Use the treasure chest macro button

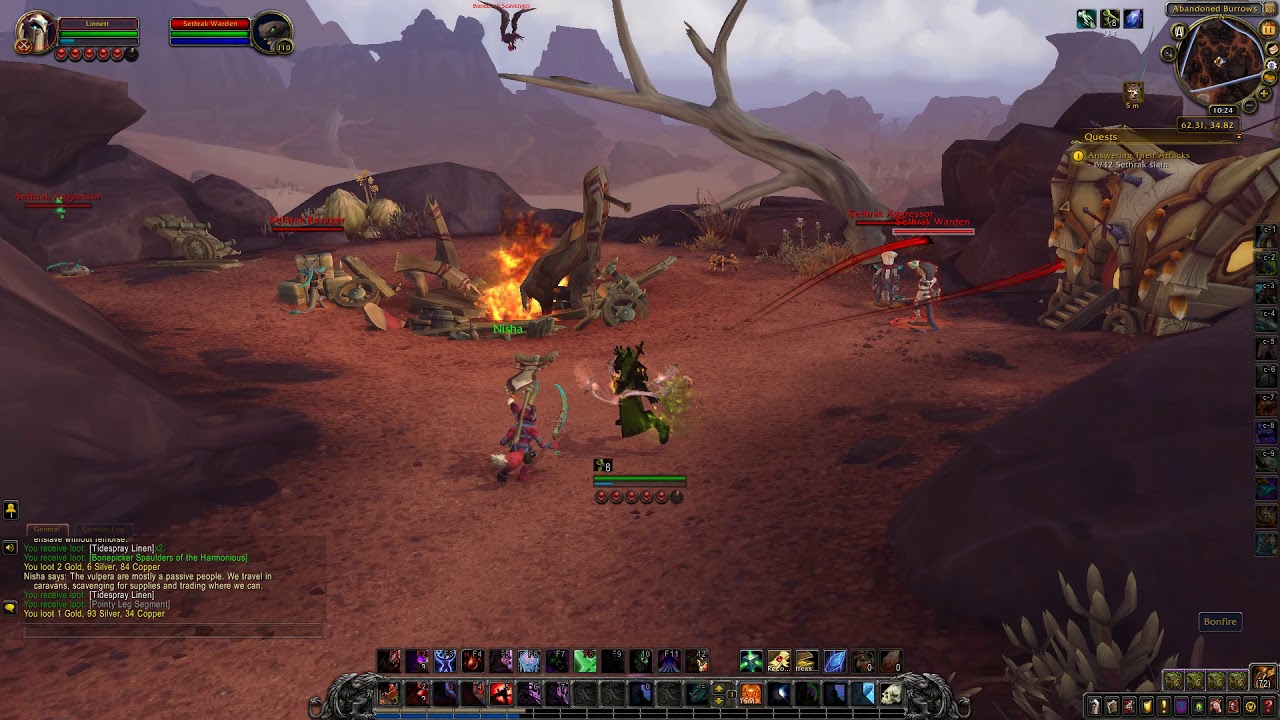coord(808,661)
